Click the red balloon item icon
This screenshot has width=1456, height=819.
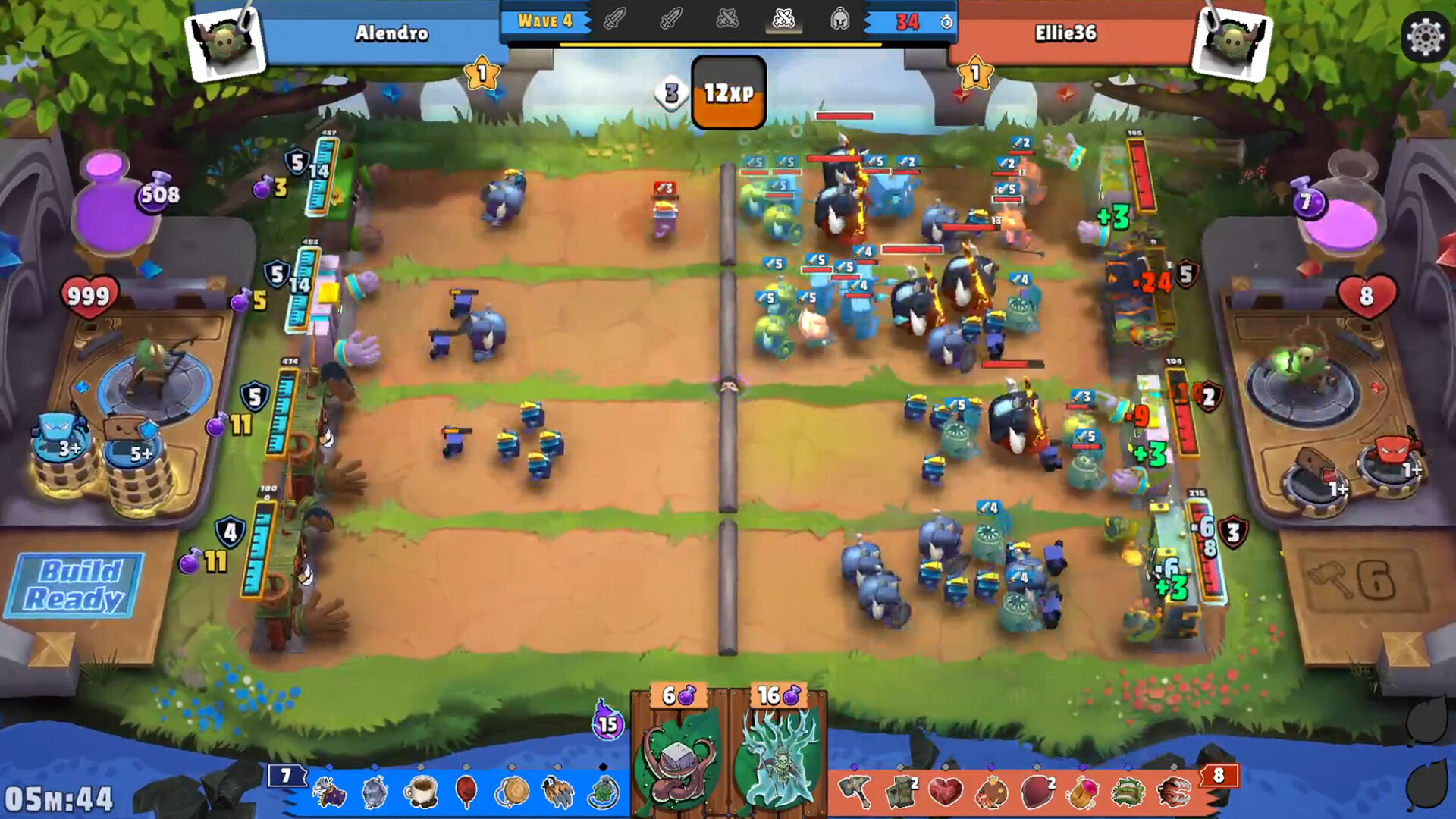[x=466, y=792]
